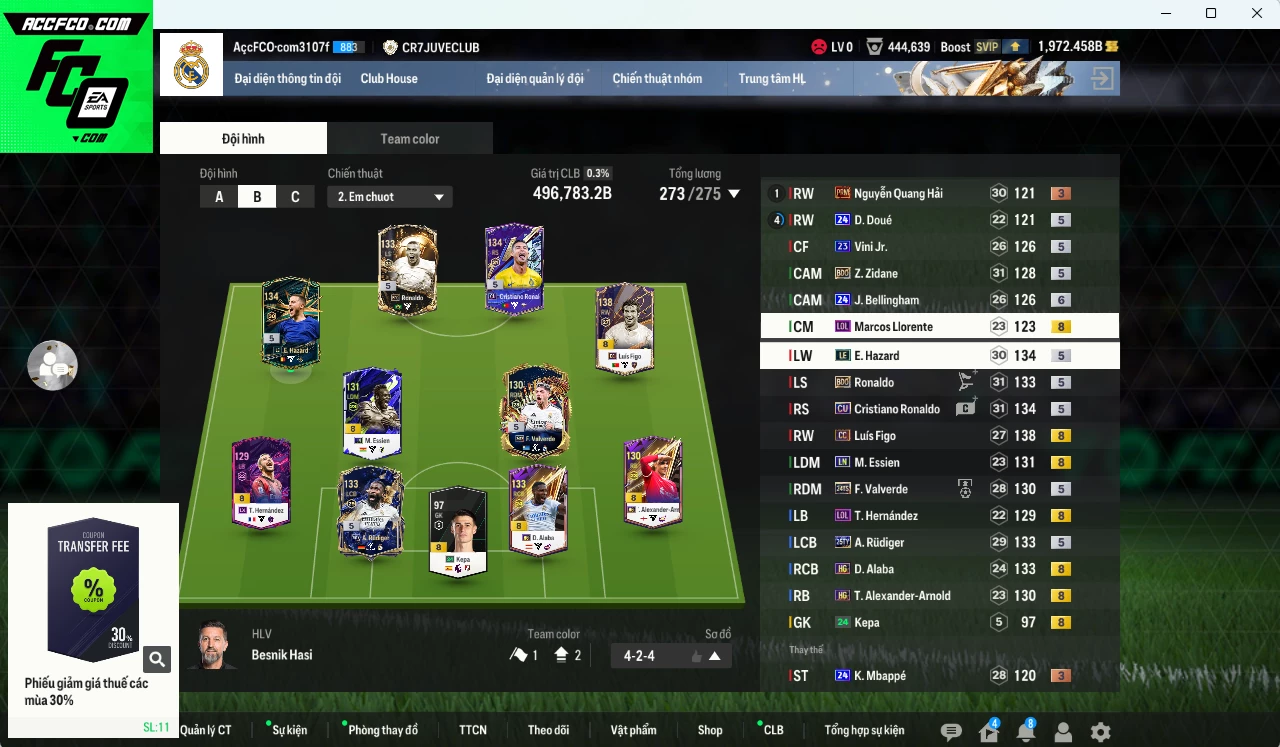Open notifications via the bell icon
Viewport: 1280px width, 747px height.
click(x=1025, y=732)
